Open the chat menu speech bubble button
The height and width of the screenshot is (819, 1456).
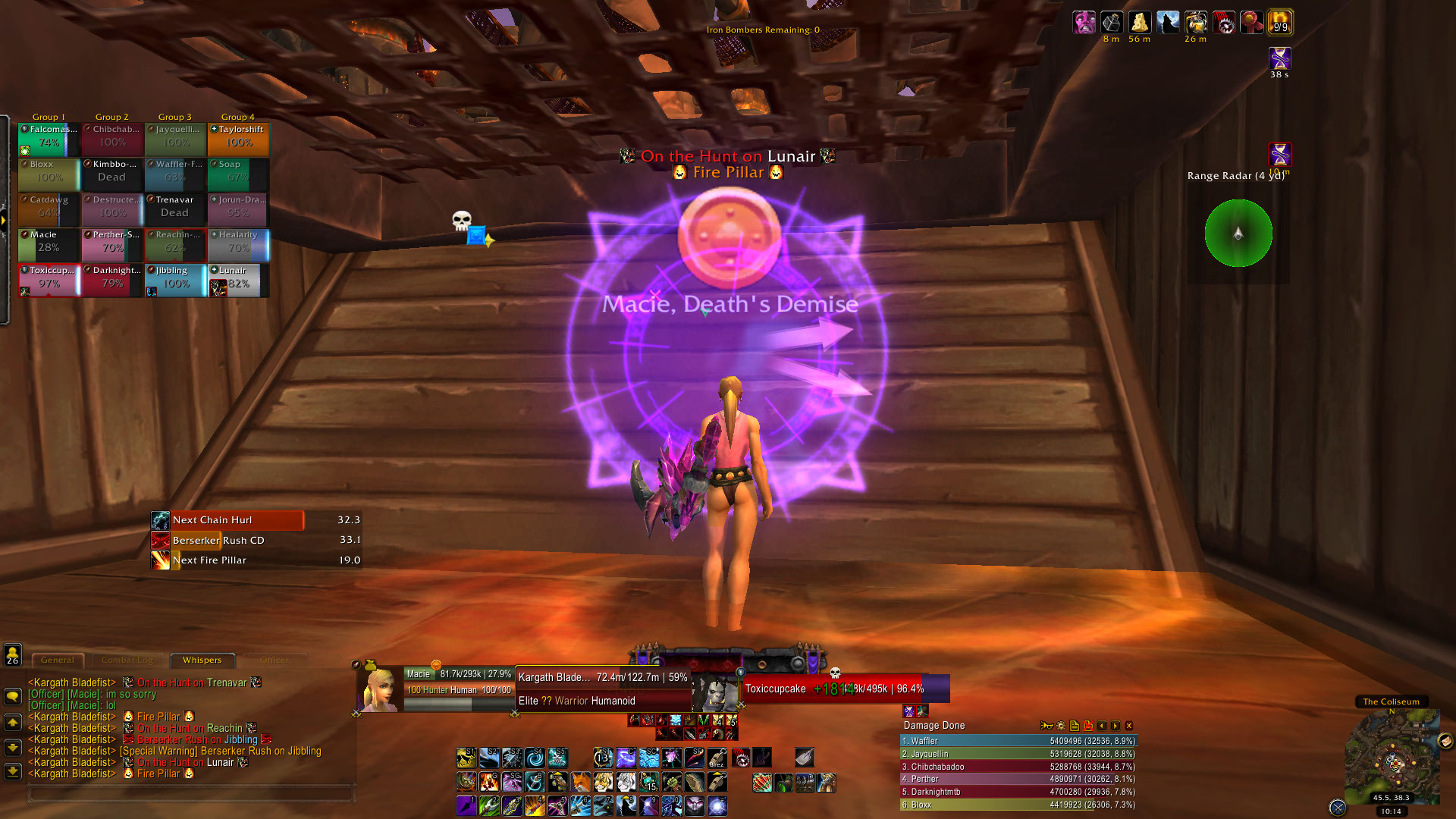click(x=12, y=696)
